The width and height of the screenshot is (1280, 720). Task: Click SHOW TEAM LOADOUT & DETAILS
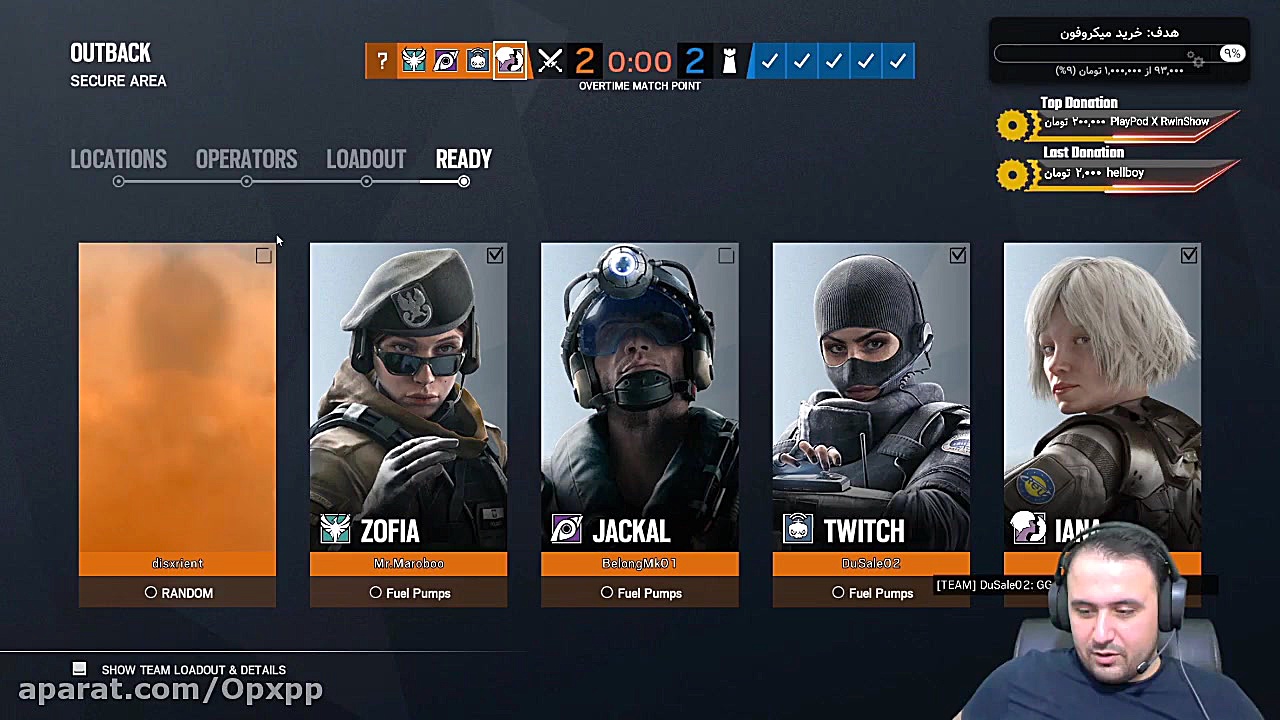click(193, 669)
